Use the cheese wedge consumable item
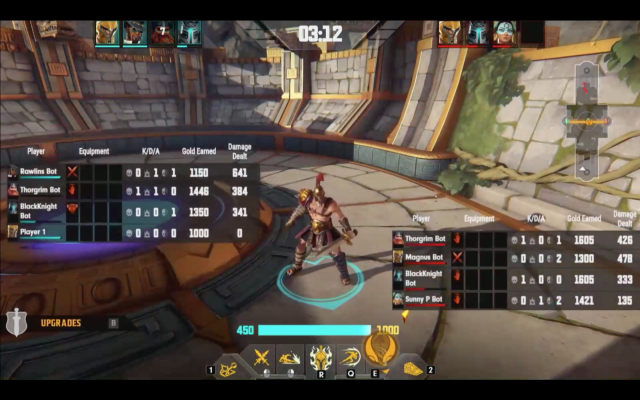Image resolution: width=640 pixels, height=400 pixels. point(412,369)
